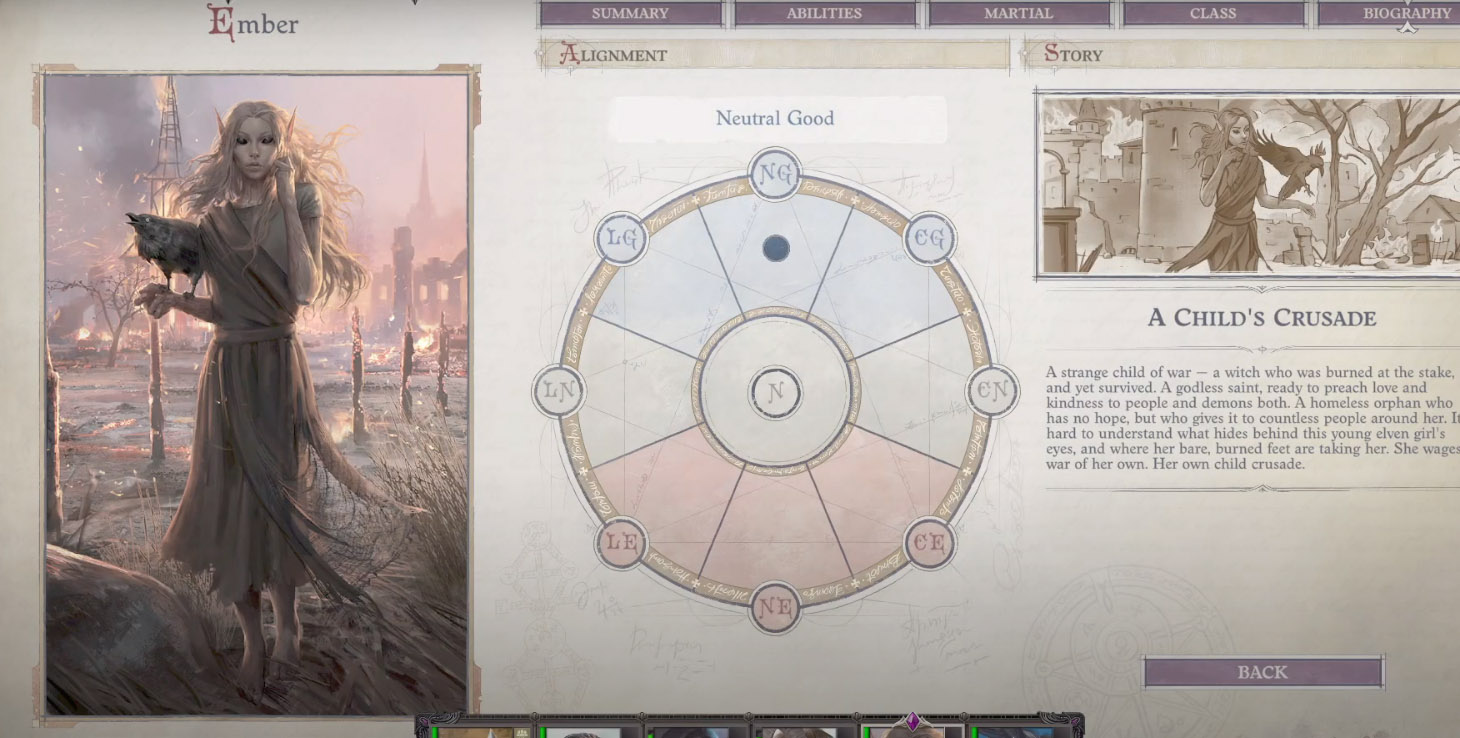Select the Chaotic Neutral emblem
Image resolution: width=1460 pixels, height=738 pixels.
coord(992,393)
